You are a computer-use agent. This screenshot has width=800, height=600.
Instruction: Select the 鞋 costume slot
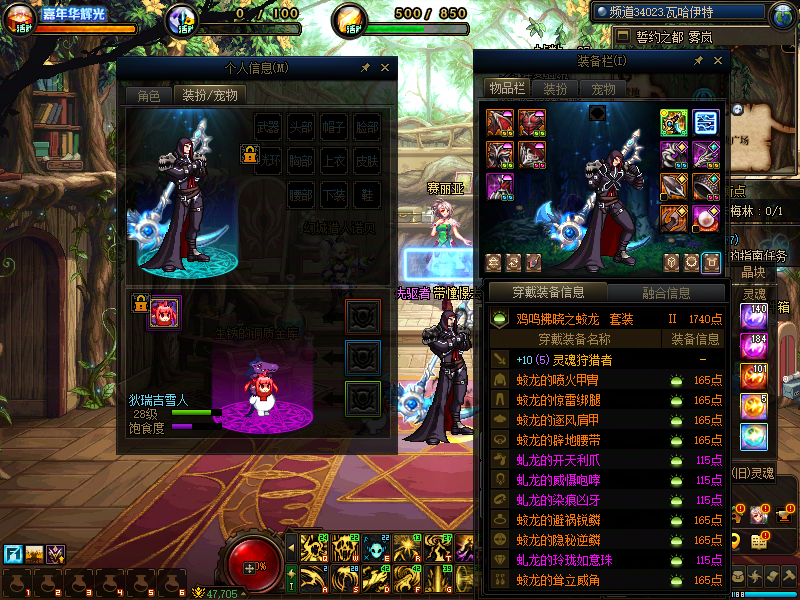[x=367, y=194]
